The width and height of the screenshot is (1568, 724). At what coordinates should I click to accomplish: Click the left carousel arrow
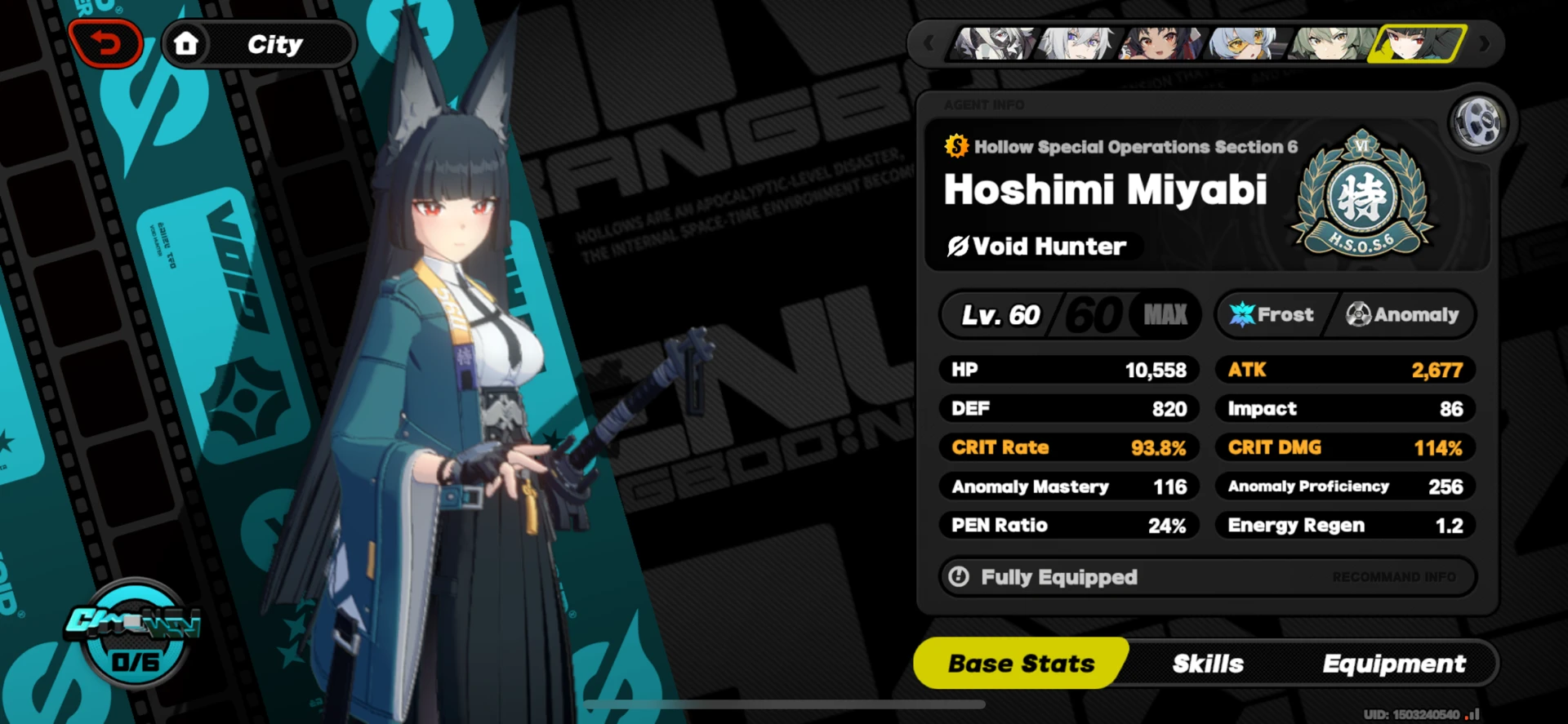(x=929, y=45)
